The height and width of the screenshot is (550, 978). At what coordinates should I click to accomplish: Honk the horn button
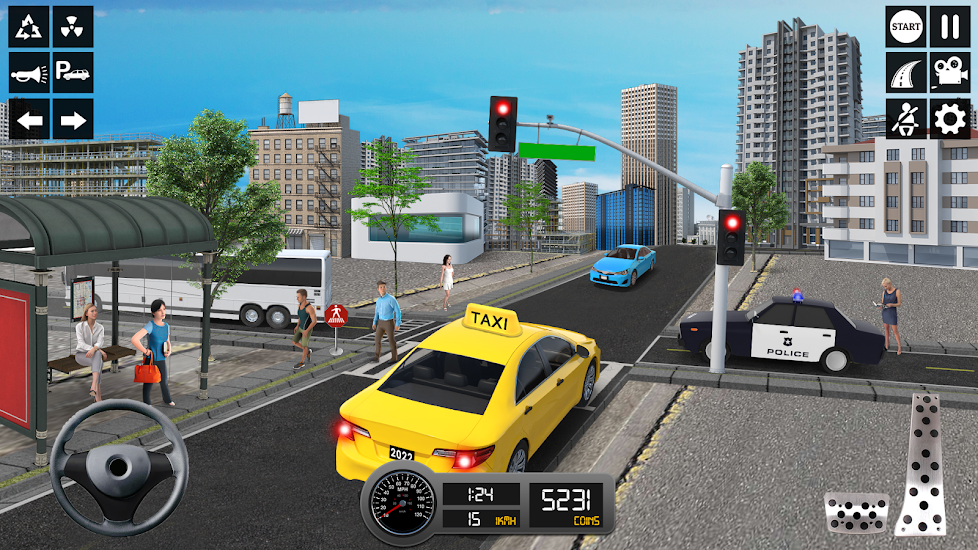(29, 72)
